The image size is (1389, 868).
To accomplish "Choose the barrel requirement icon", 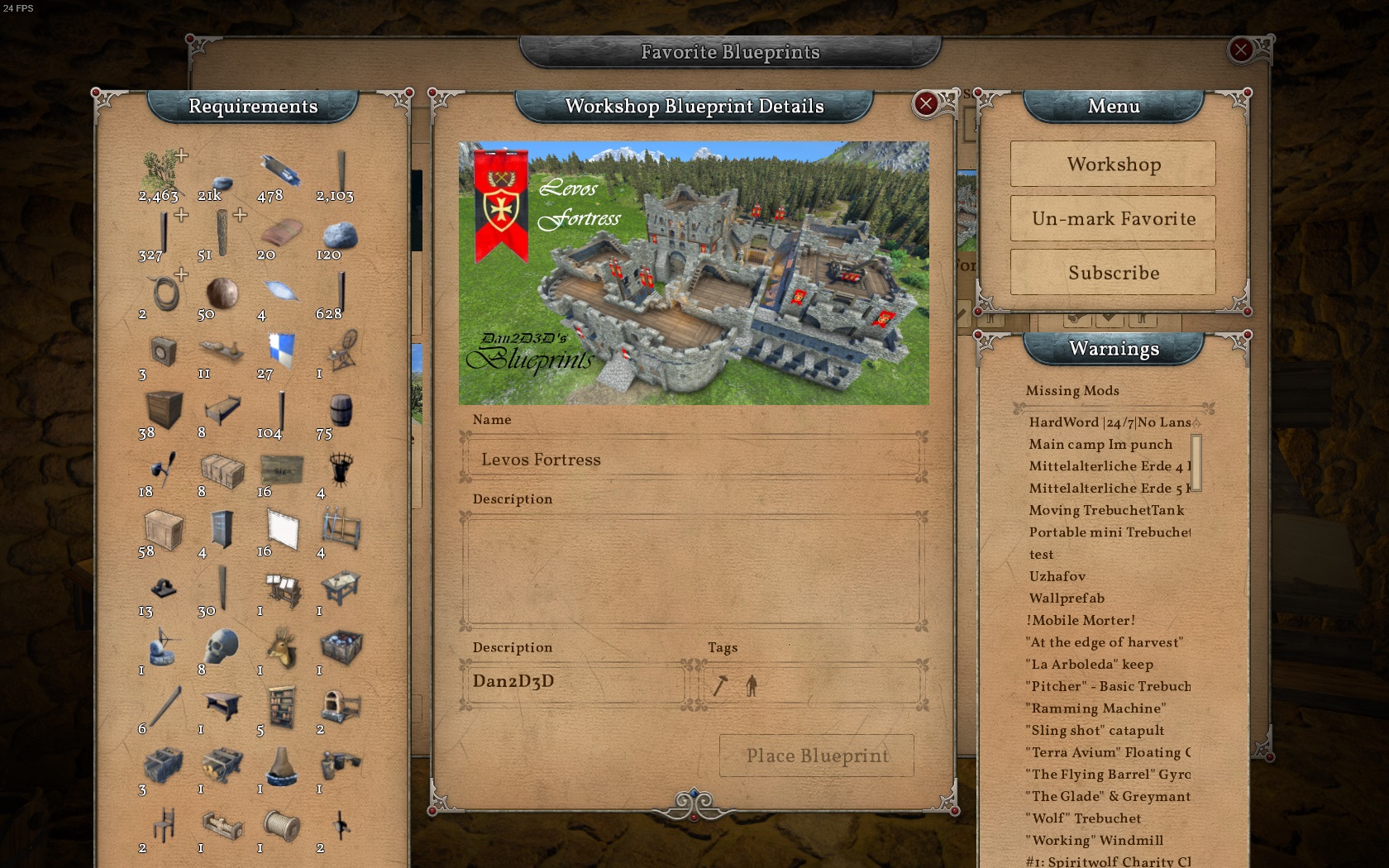I will click(341, 410).
